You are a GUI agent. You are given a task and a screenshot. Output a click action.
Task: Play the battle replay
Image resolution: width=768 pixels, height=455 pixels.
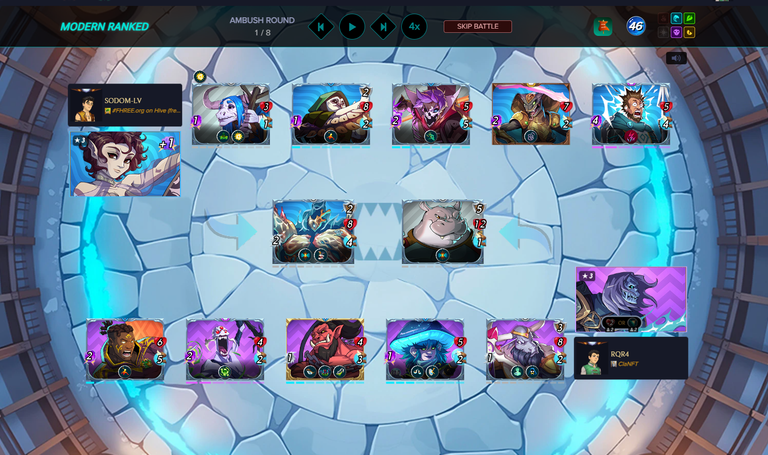coord(352,27)
